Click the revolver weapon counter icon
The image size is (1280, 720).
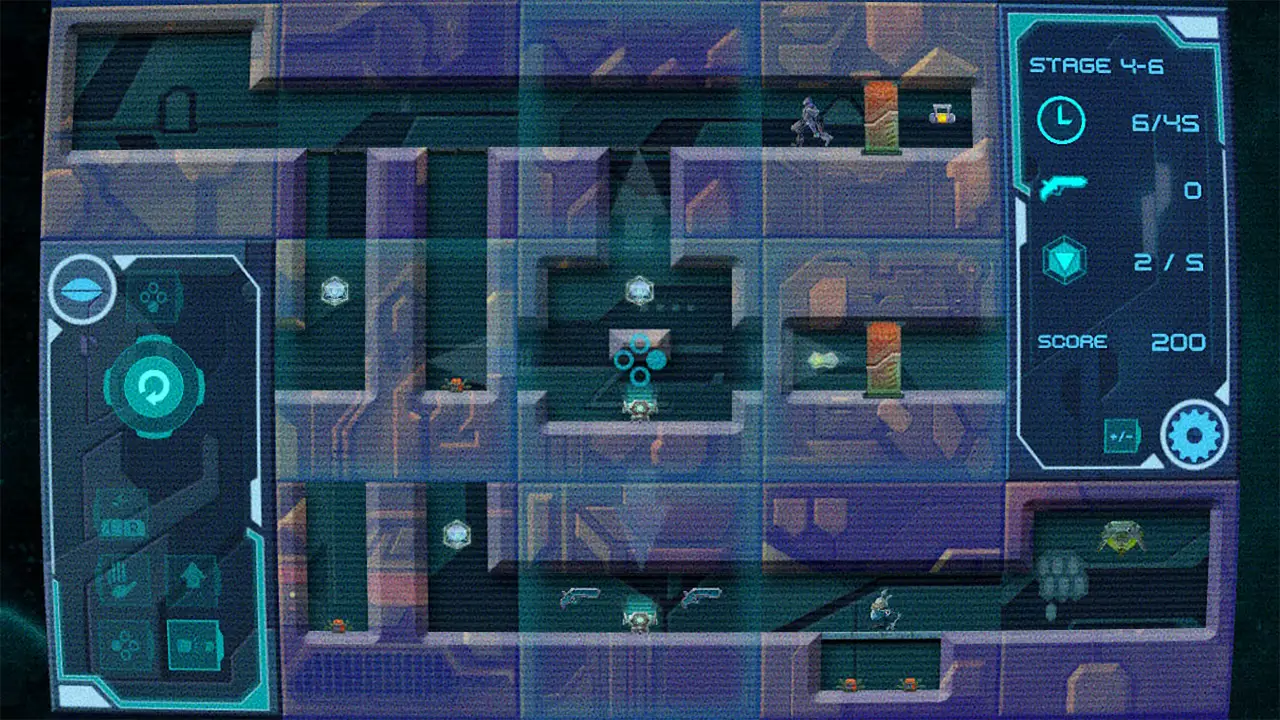point(1062,186)
